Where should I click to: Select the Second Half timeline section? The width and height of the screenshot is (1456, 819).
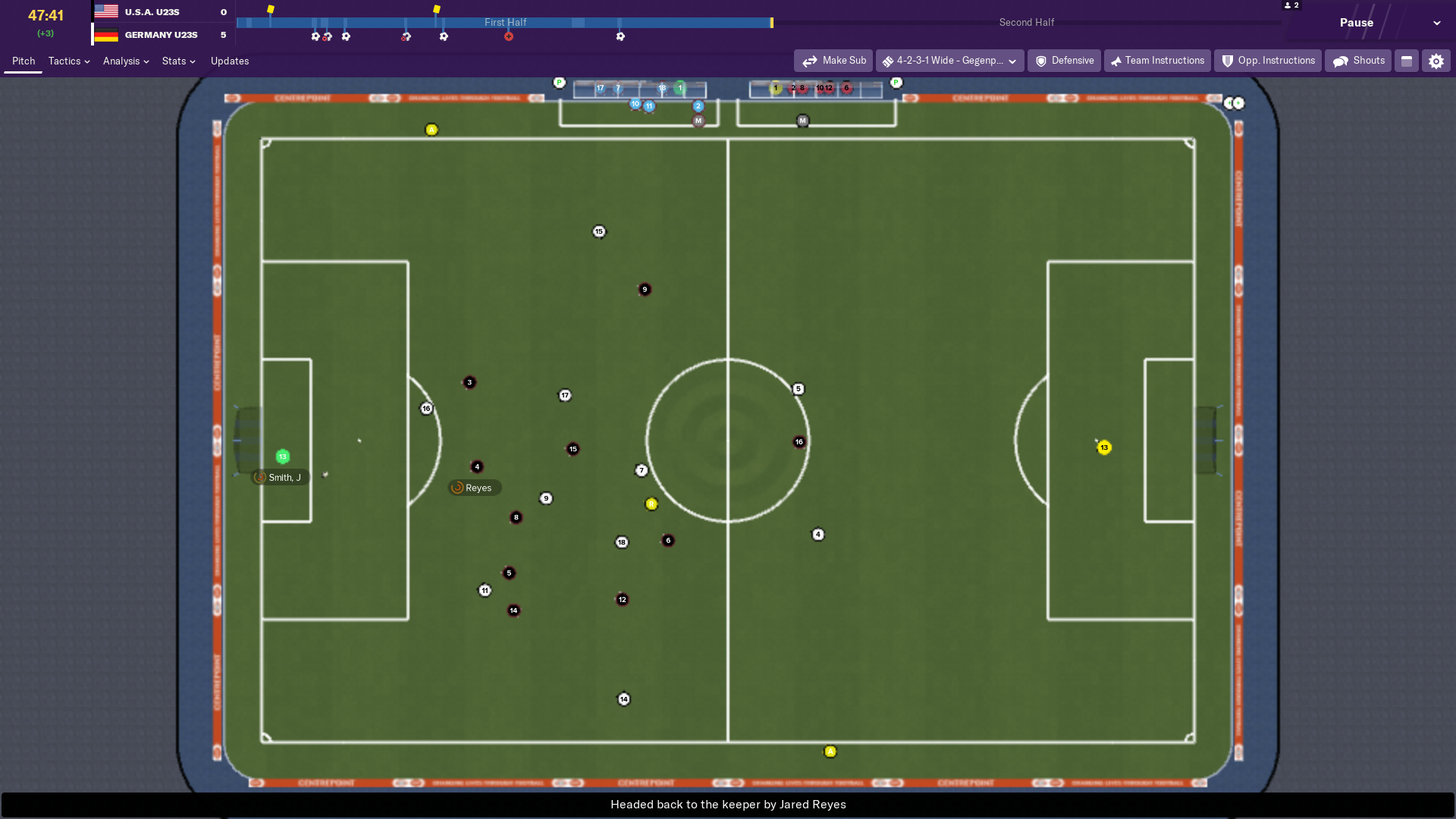click(1026, 23)
